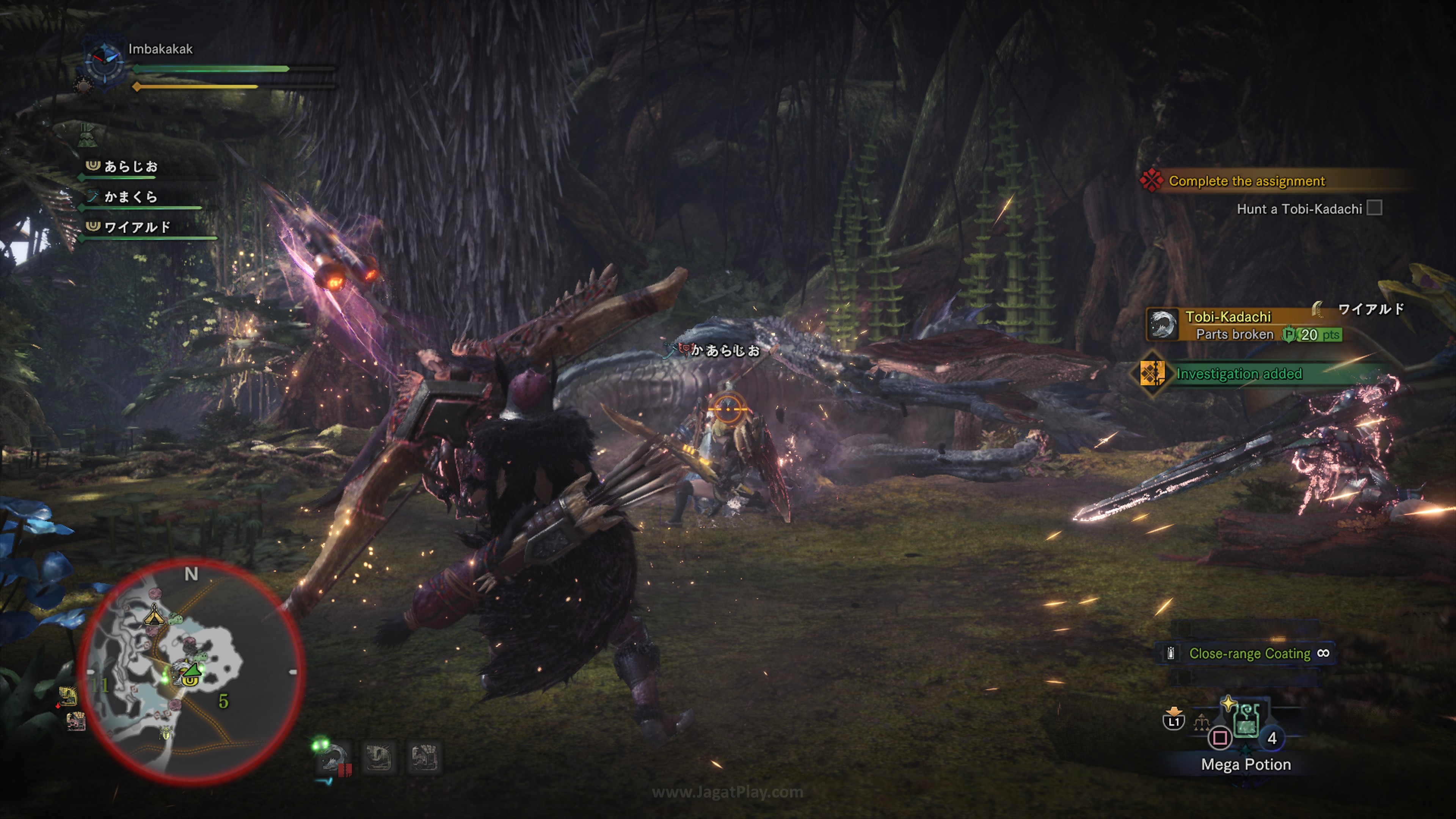The image size is (1456, 819).
Task: Select party member あらじお
Action: [130, 167]
